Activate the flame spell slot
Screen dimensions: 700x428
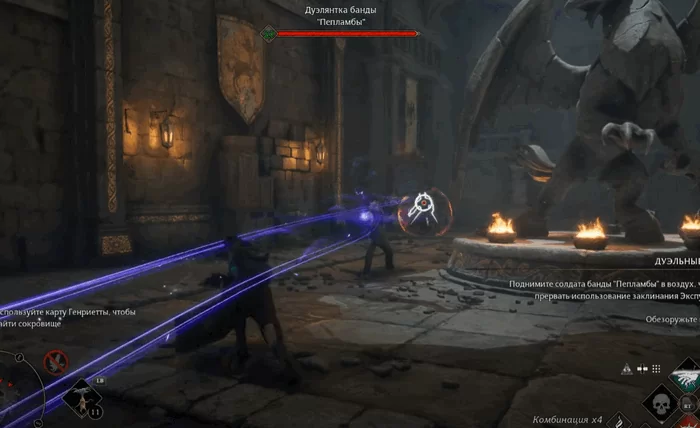[620, 420]
